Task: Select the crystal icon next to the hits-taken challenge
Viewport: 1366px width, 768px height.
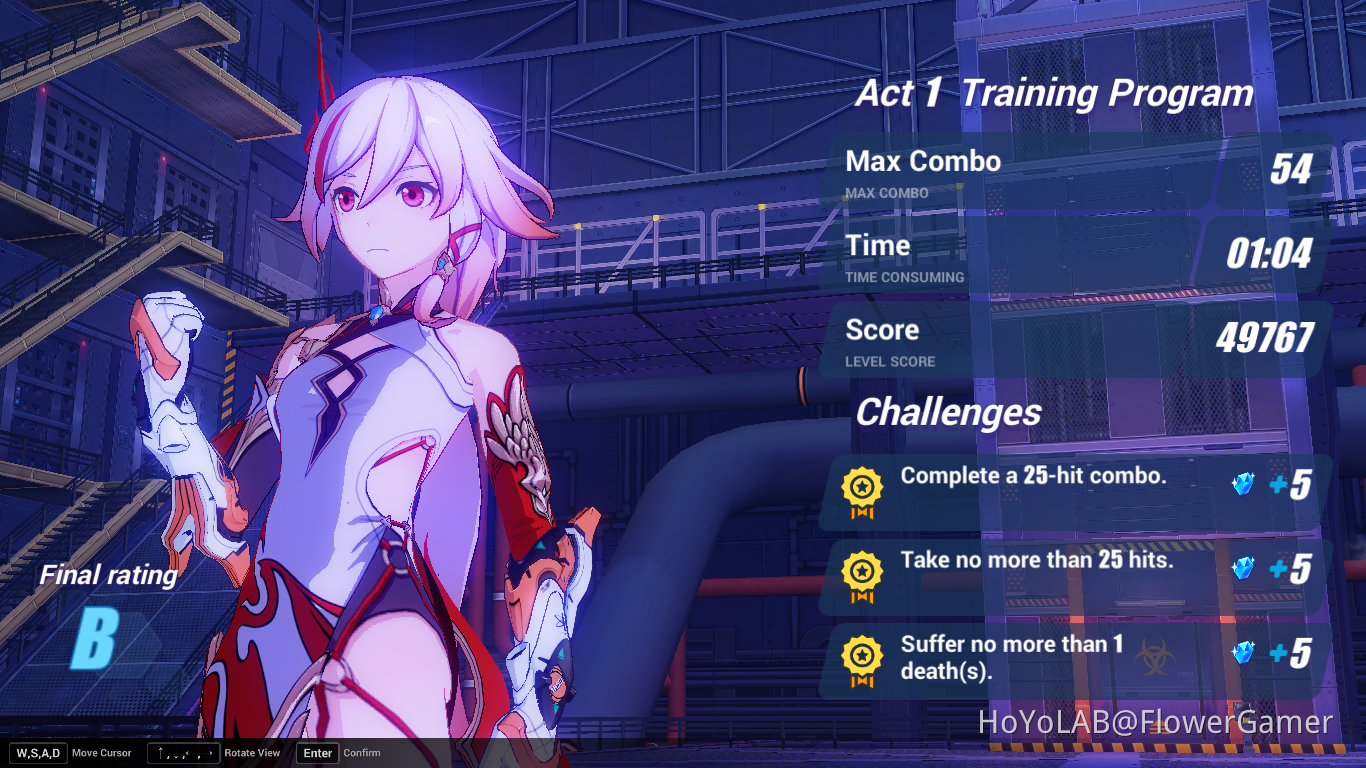Action: (1245, 570)
